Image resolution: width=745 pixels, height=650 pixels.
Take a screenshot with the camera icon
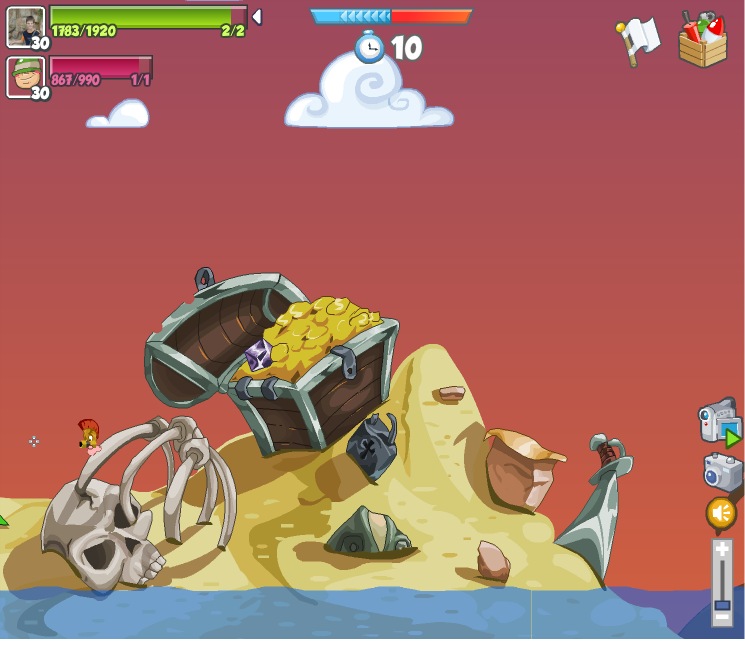[721, 471]
